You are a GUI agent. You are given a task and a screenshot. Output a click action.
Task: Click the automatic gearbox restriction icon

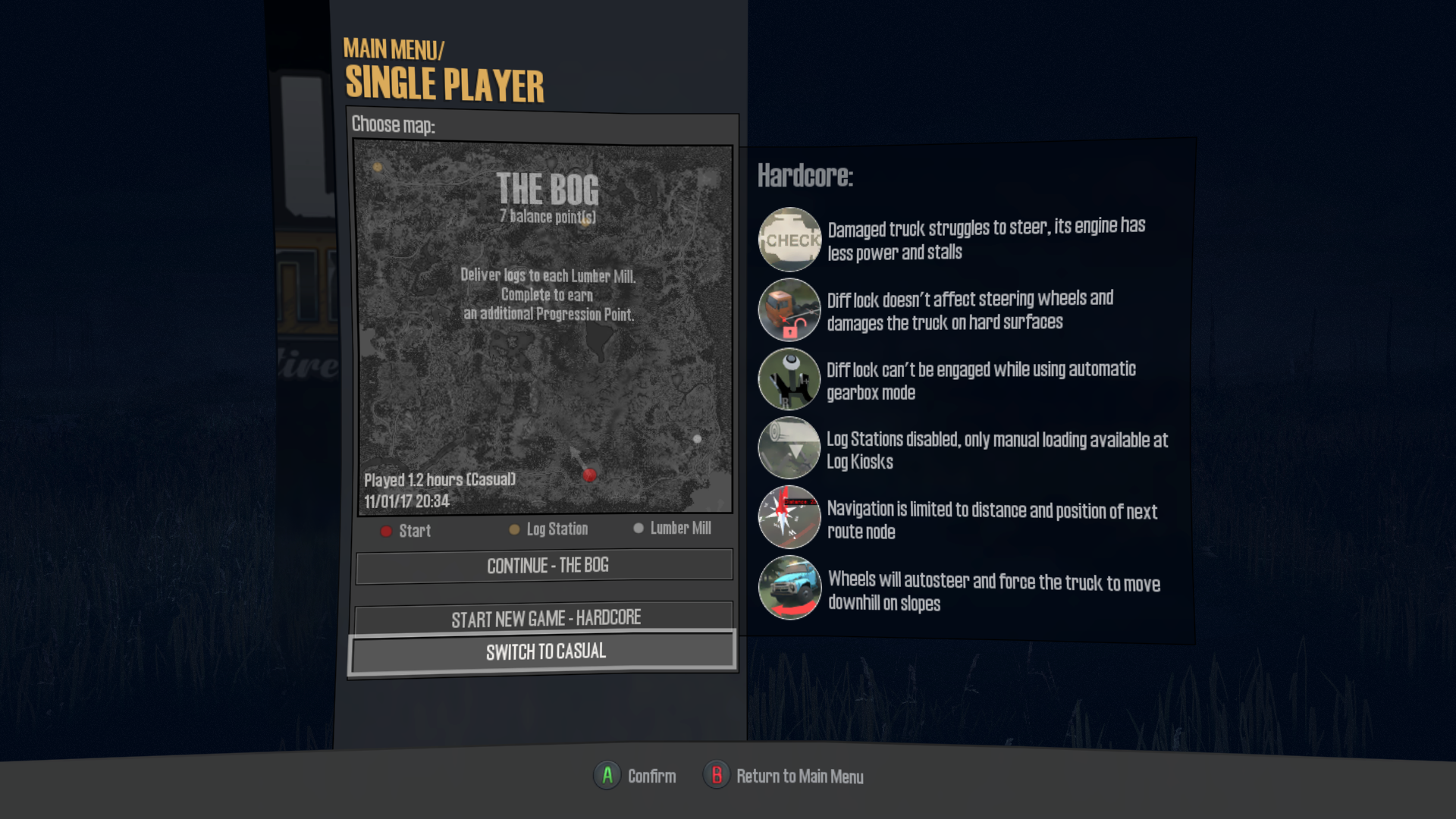point(789,378)
